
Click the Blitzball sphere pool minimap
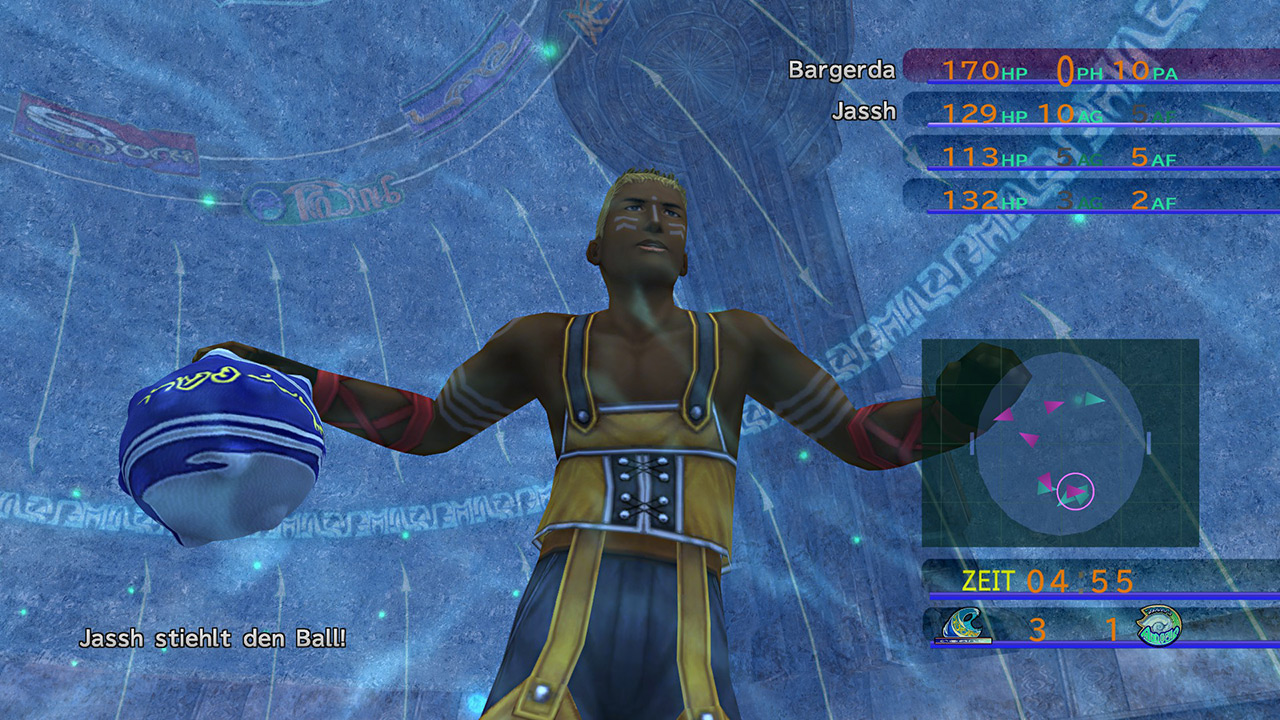tap(1060, 442)
